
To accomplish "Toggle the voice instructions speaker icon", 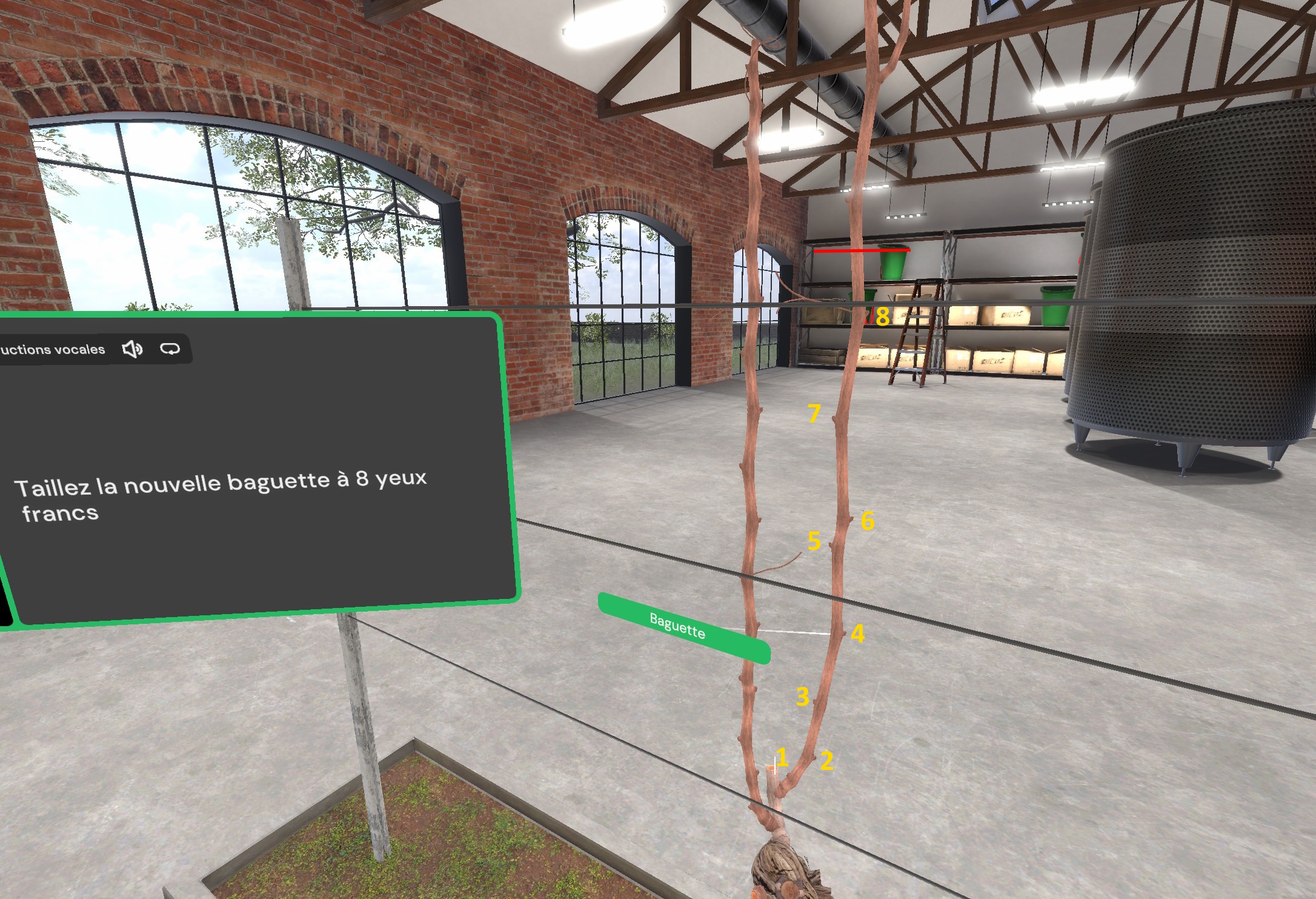I will click(x=132, y=349).
